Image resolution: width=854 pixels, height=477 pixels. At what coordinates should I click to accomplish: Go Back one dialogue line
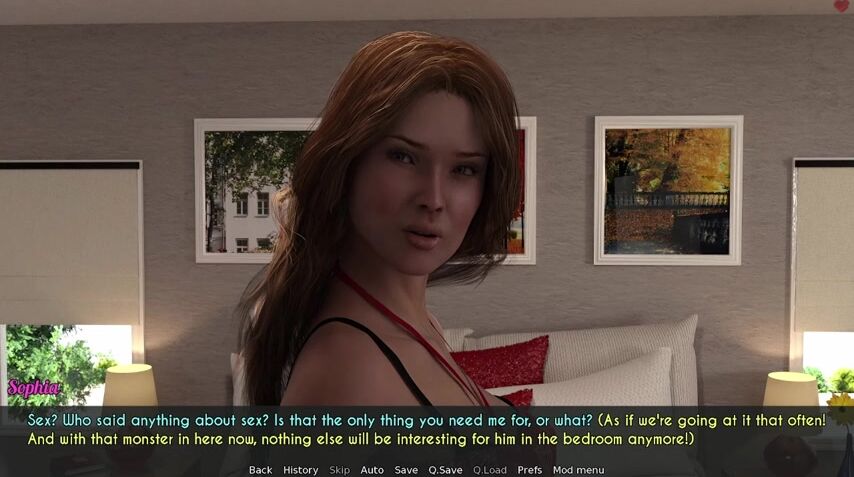tap(260, 470)
